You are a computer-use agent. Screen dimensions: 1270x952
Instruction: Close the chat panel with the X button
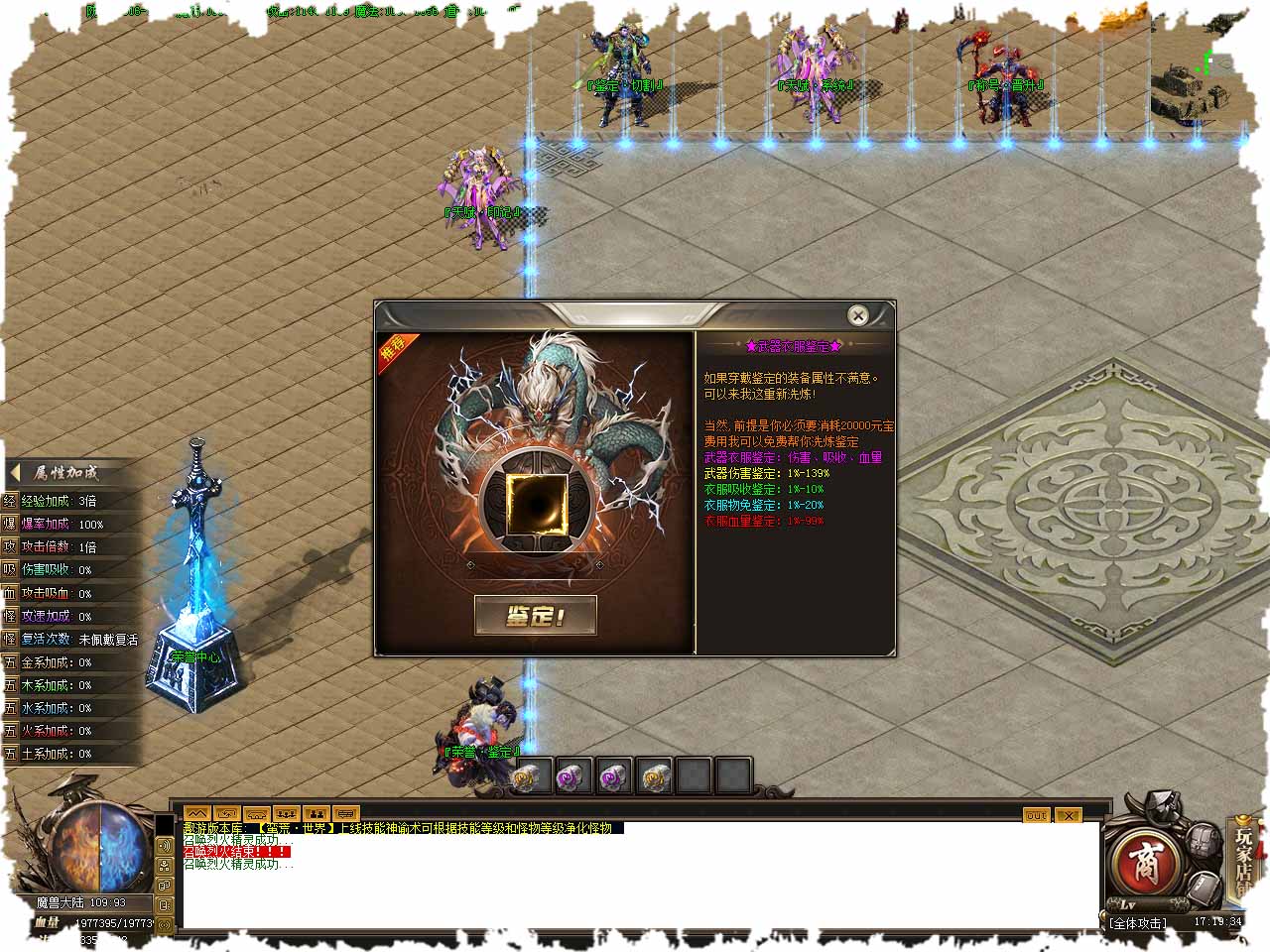tap(1068, 815)
